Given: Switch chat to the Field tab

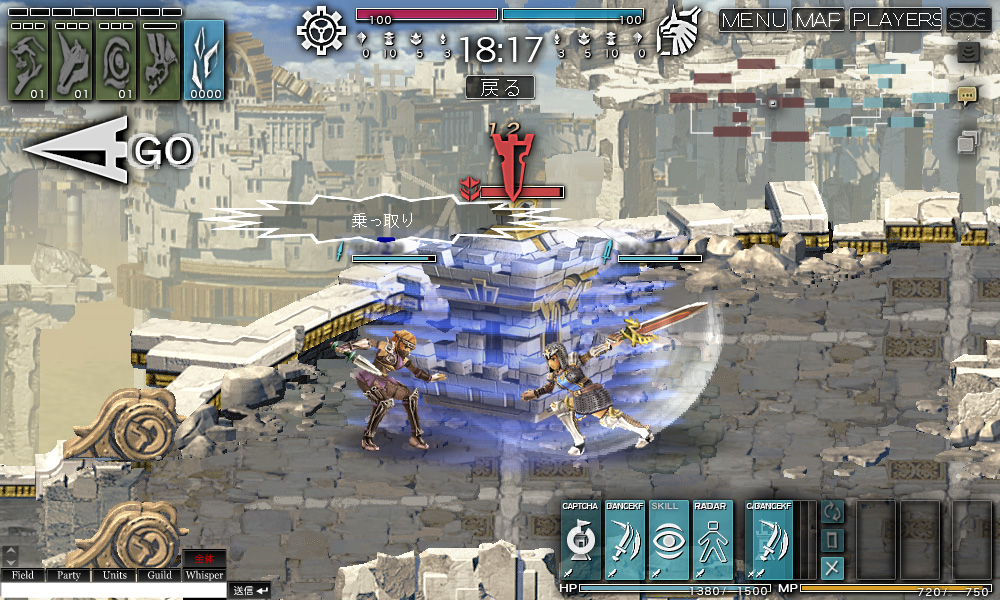Looking at the screenshot, I should click(x=23, y=575).
